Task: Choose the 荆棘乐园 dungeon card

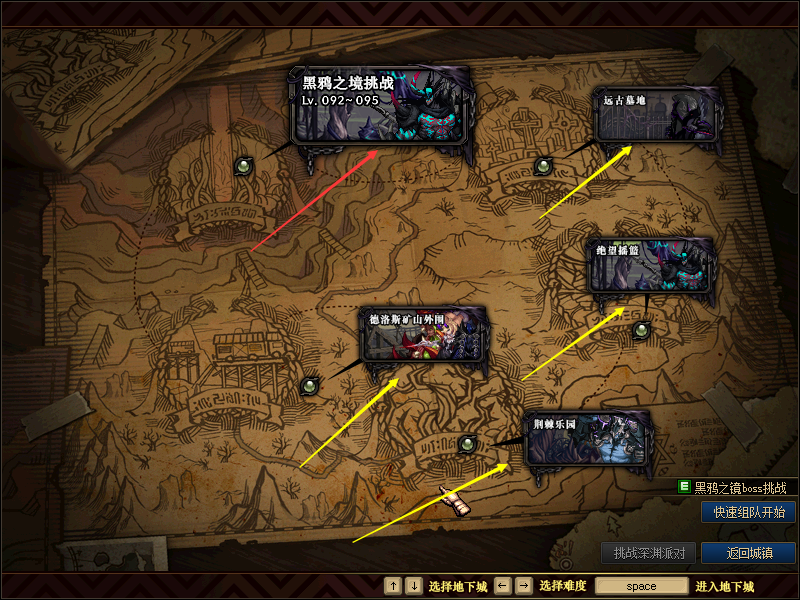Action: [588, 438]
